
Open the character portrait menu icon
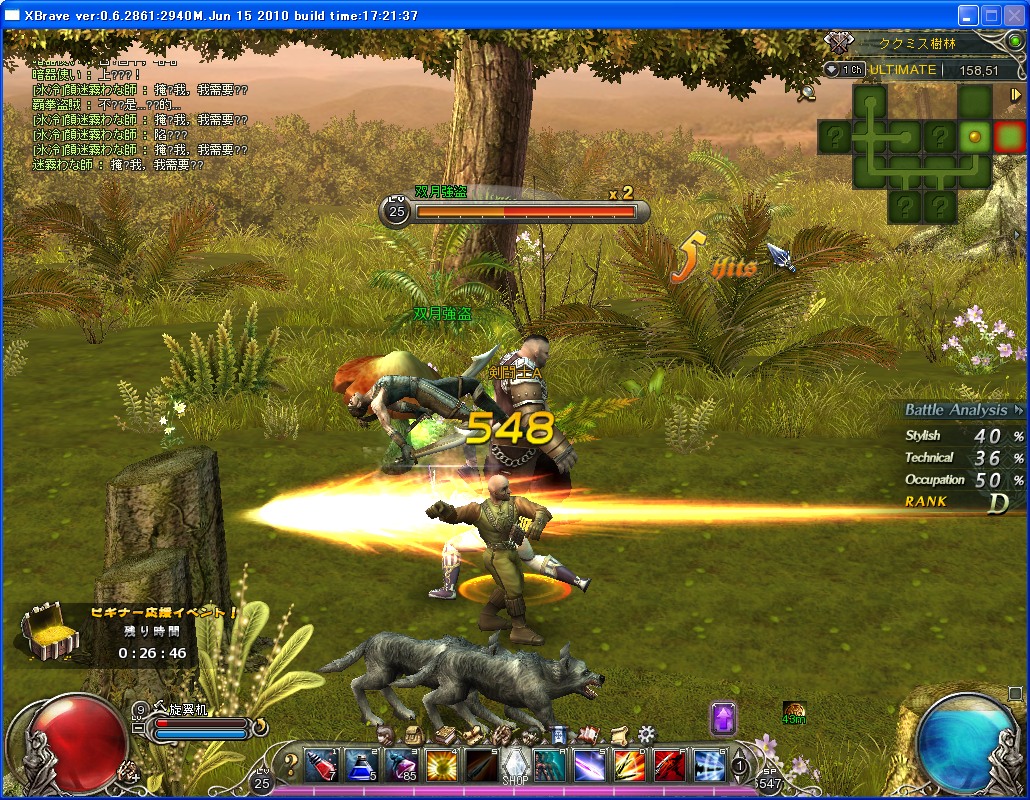tap(385, 735)
